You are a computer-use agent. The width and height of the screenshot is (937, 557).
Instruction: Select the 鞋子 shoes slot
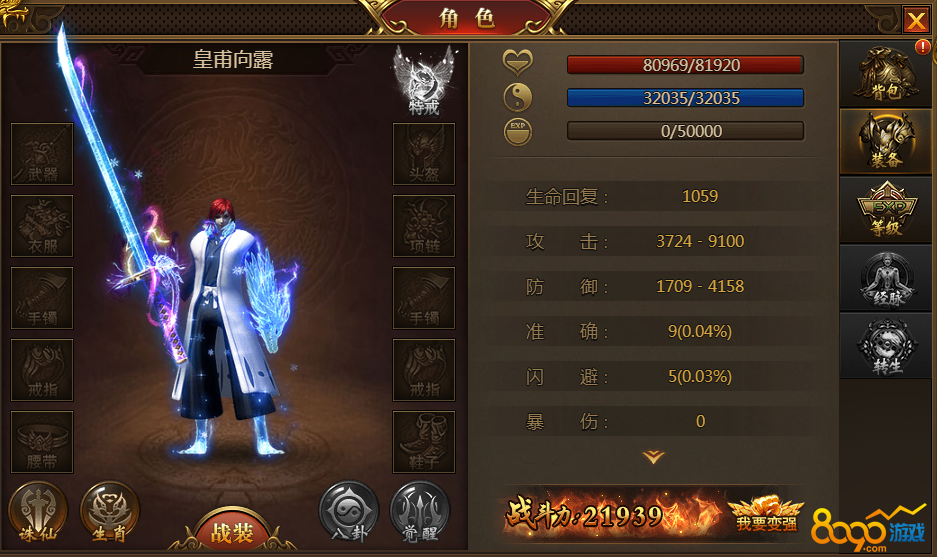pos(424,442)
